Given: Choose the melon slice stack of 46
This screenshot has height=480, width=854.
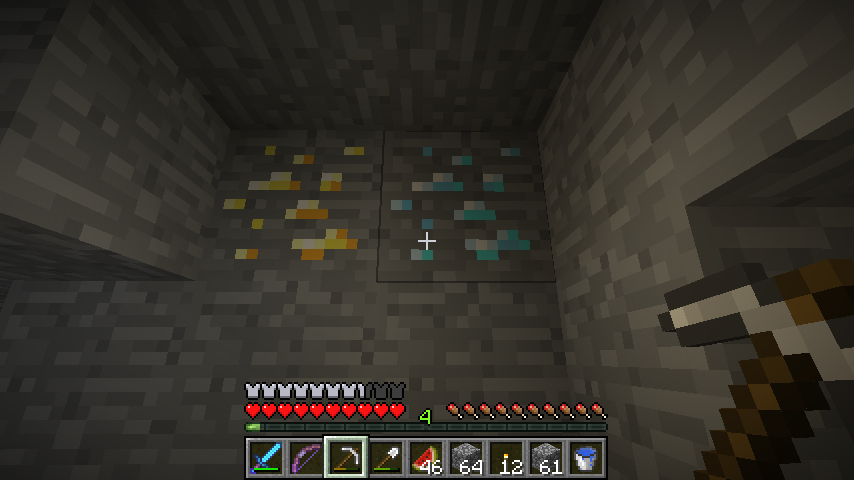Looking at the screenshot, I should 425,457.
